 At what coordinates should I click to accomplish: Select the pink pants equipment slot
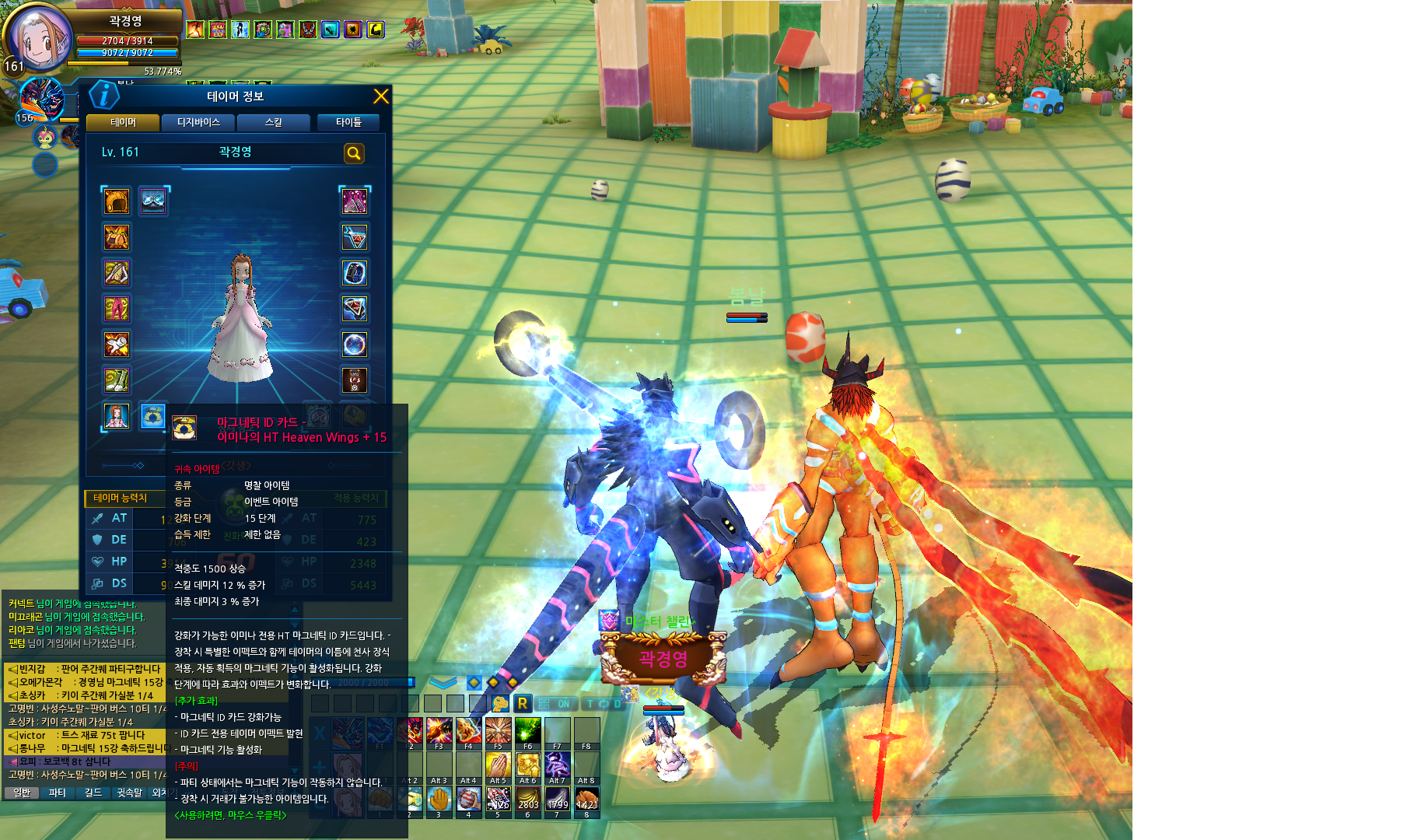click(x=117, y=309)
